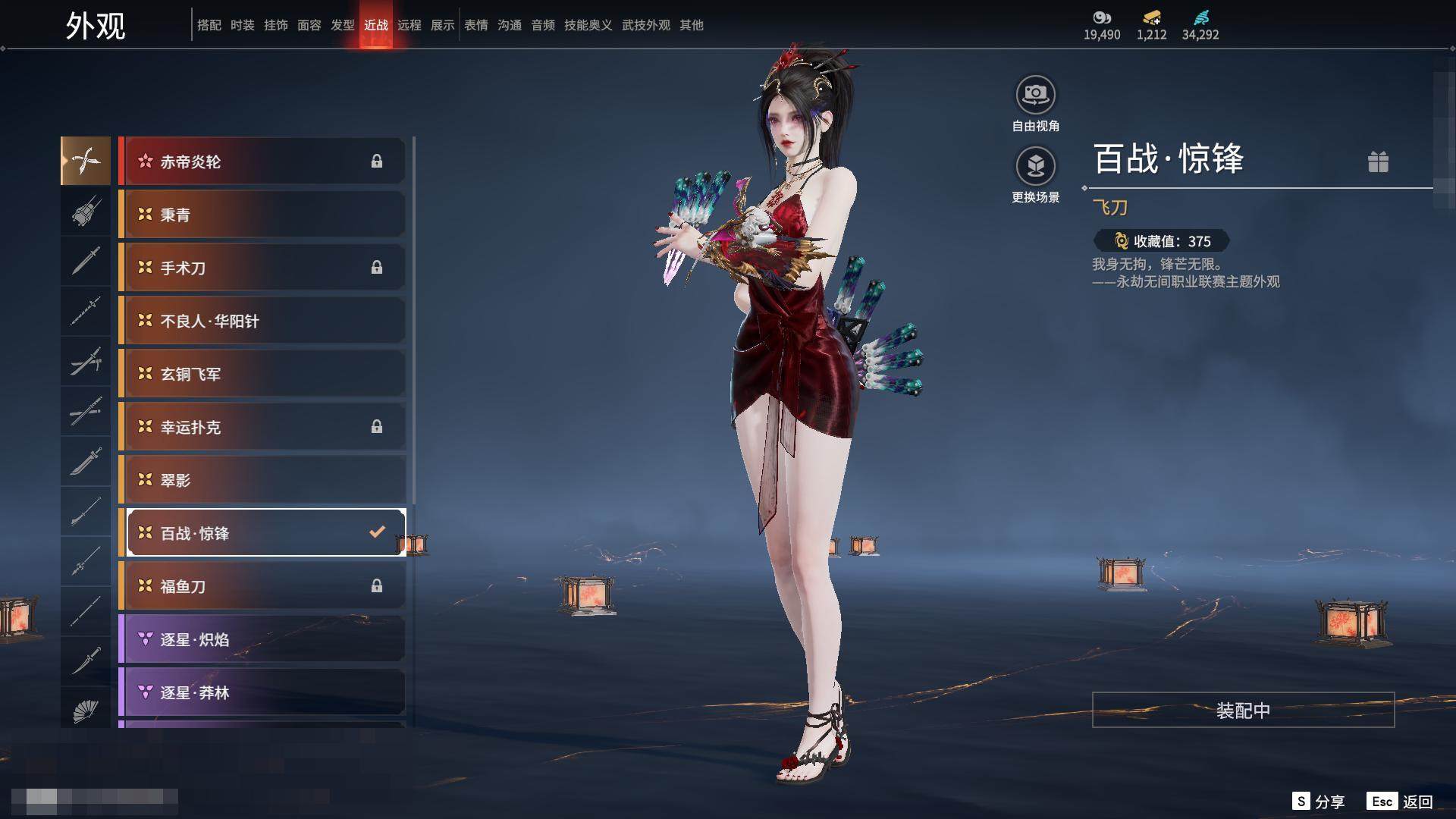Viewport: 1456px width, 819px height.
Task: Select the 秉青 skin entry
Action: pyautogui.click(x=262, y=215)
